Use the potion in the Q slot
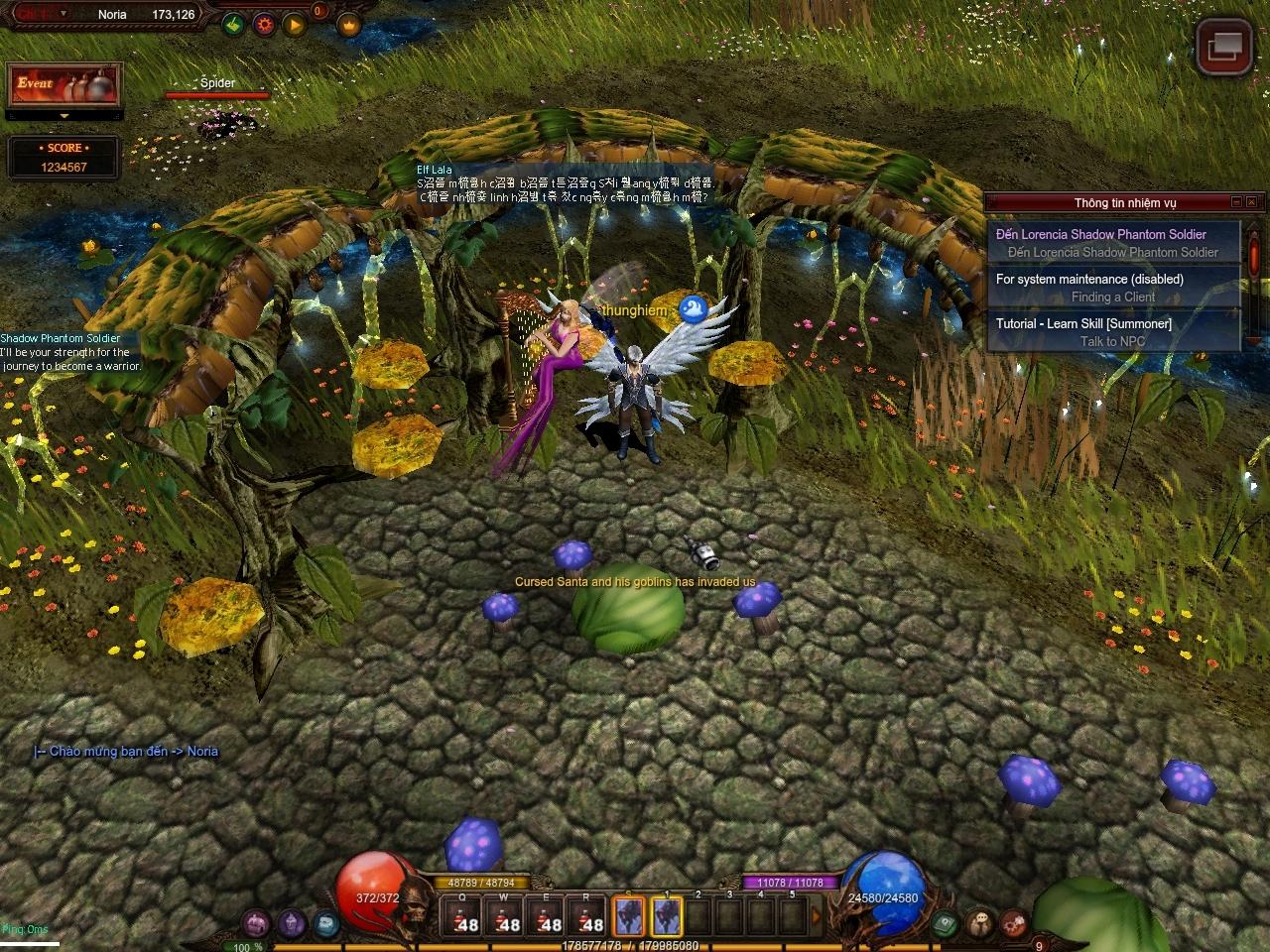Image resolution: width=1270 pixels, height=952 pixels. coord(462,917)
